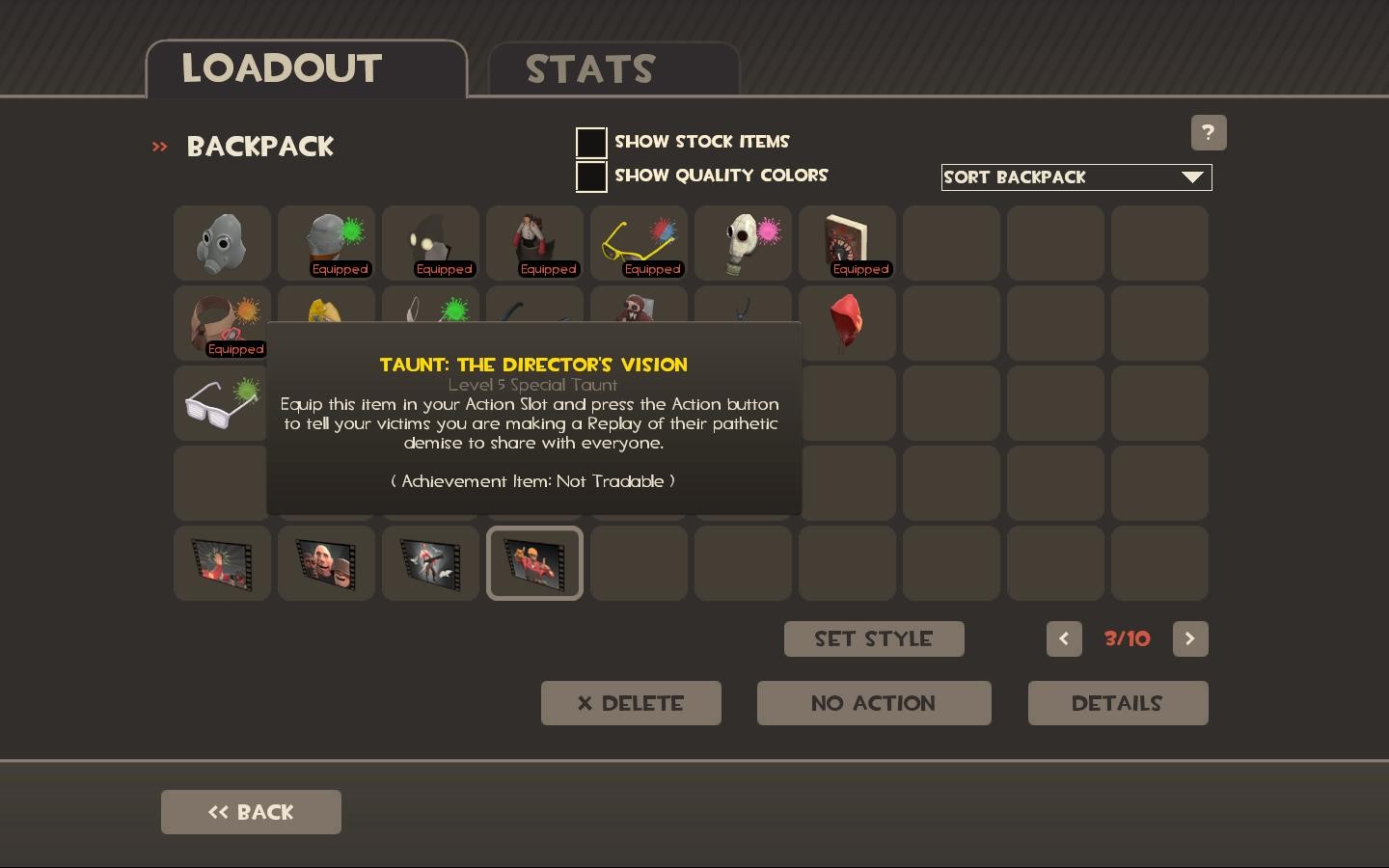This screenshot has width=1389, height=868.
Task: Select the first film reel taunt item
Action: coord(222,563)
